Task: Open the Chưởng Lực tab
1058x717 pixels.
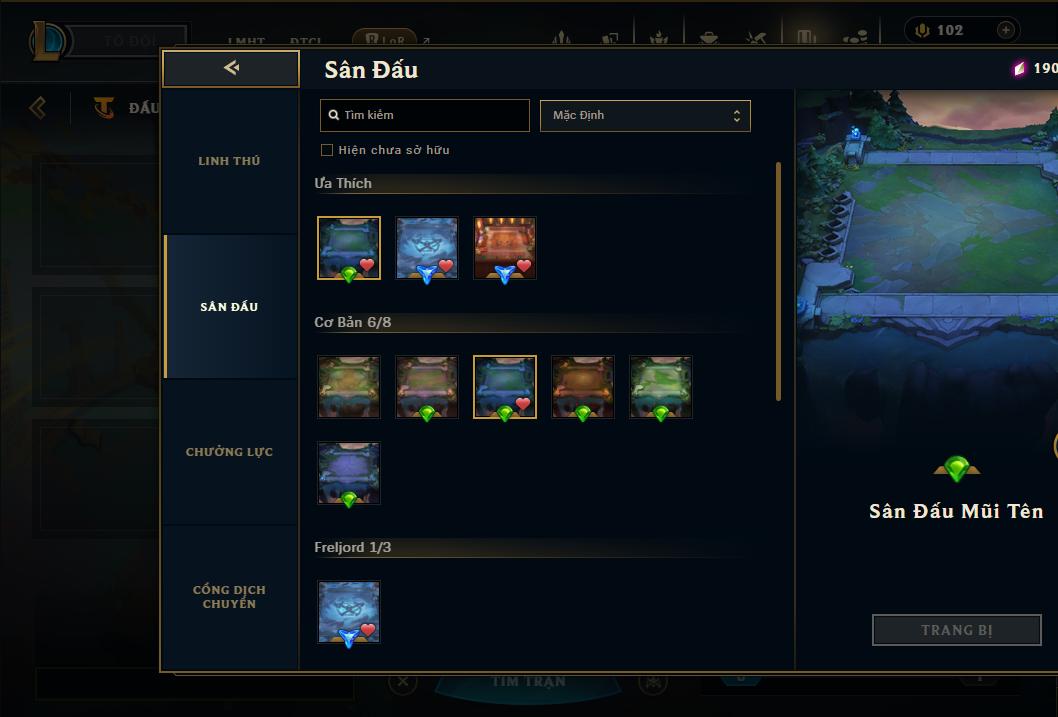Action: 229,452
